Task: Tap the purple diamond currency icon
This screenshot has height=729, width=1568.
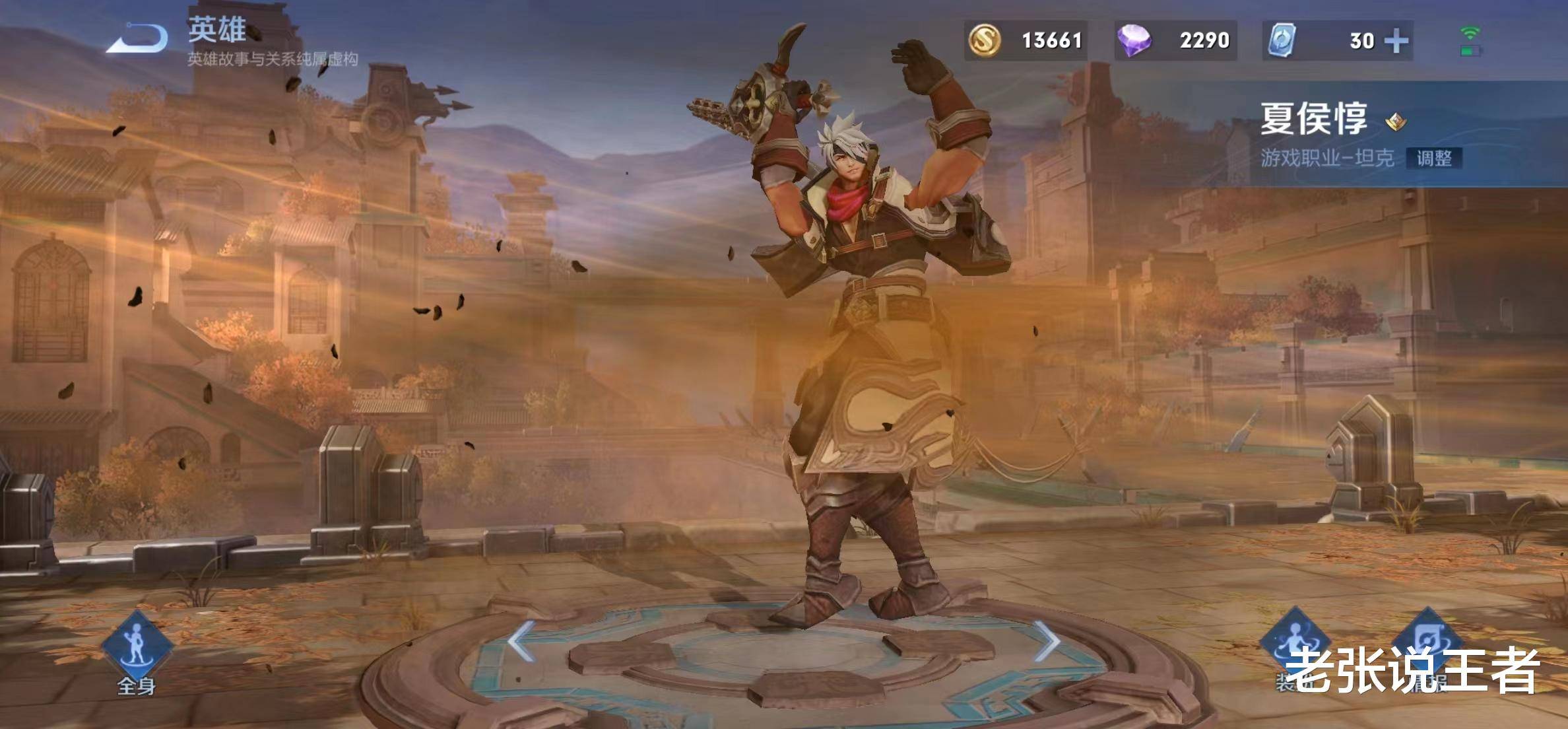Action: pyautogui.click(x=1134, y=40)
